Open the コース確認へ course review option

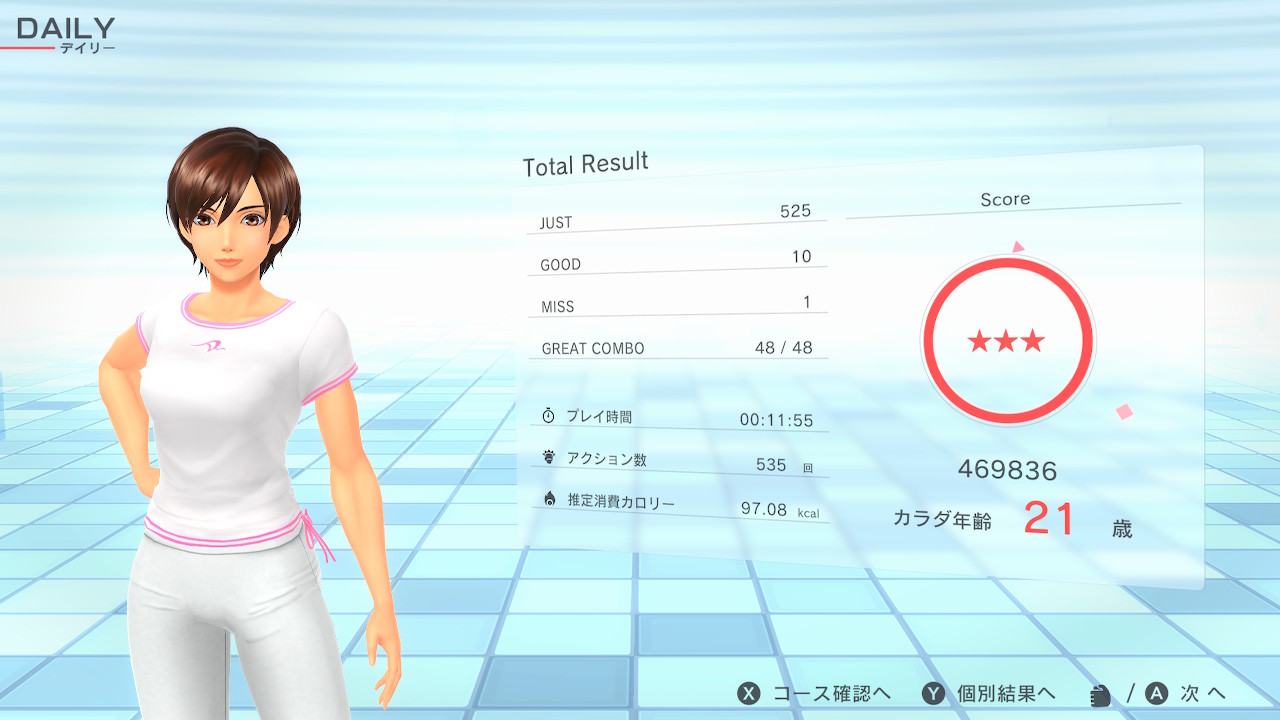point(814,693)
